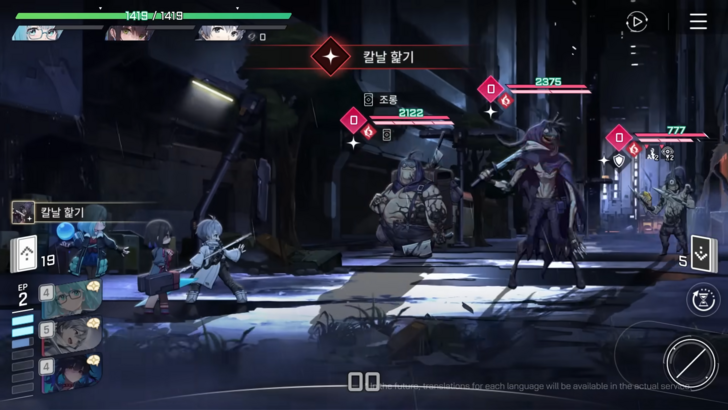The height and width of the screenshot is (410, 728).
Task: Target the enemy marker with 777 HP
Action: tap(619, 136)
